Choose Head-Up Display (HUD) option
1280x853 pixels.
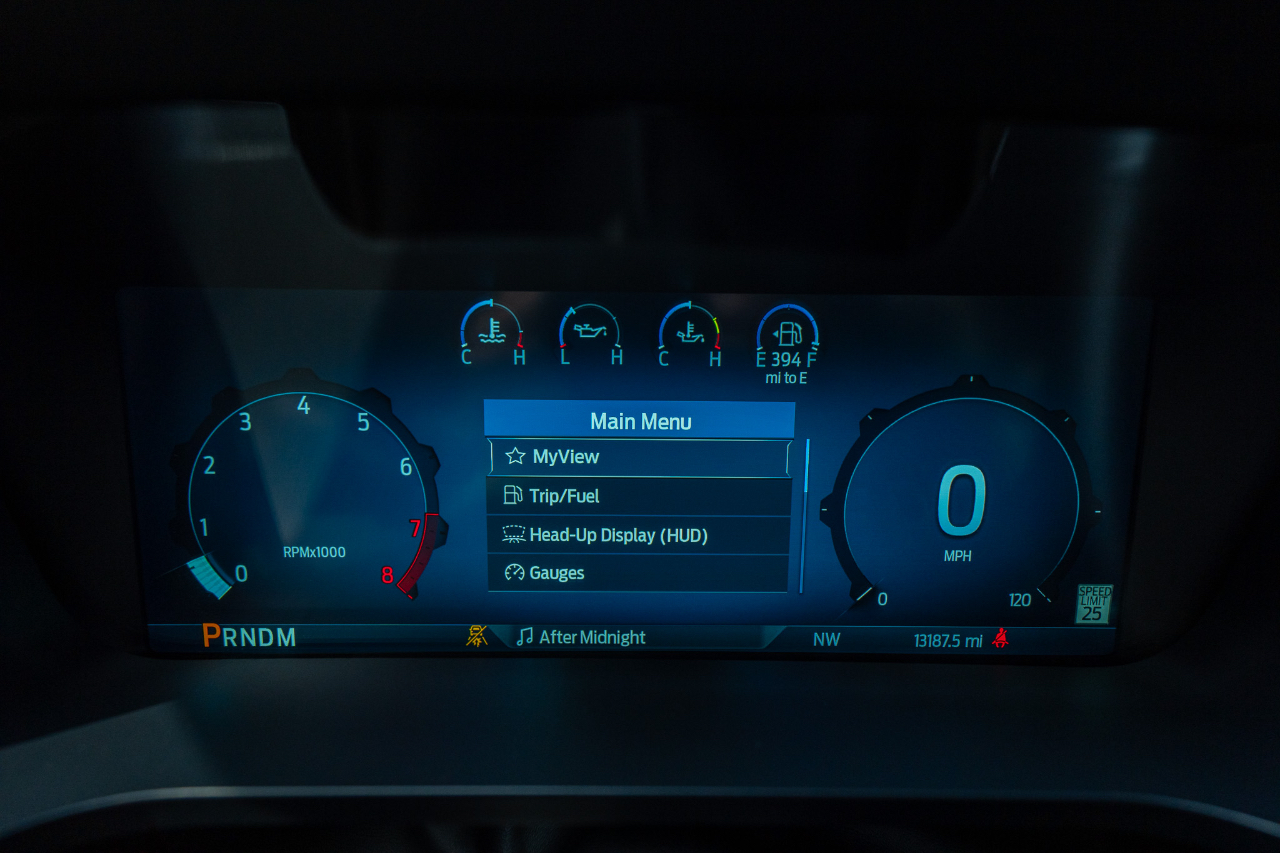[x=639, y=535]
